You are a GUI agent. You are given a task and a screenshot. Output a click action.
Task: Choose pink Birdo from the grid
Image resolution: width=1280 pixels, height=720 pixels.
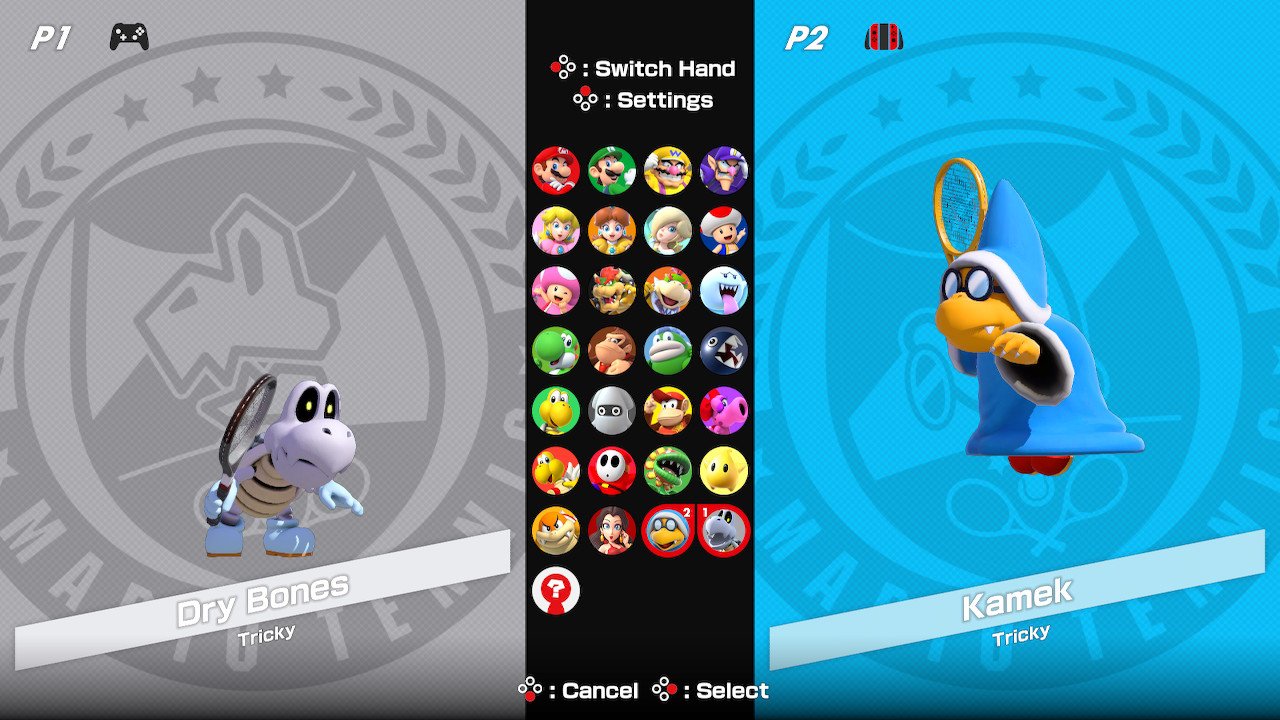[x=724, y=410]
